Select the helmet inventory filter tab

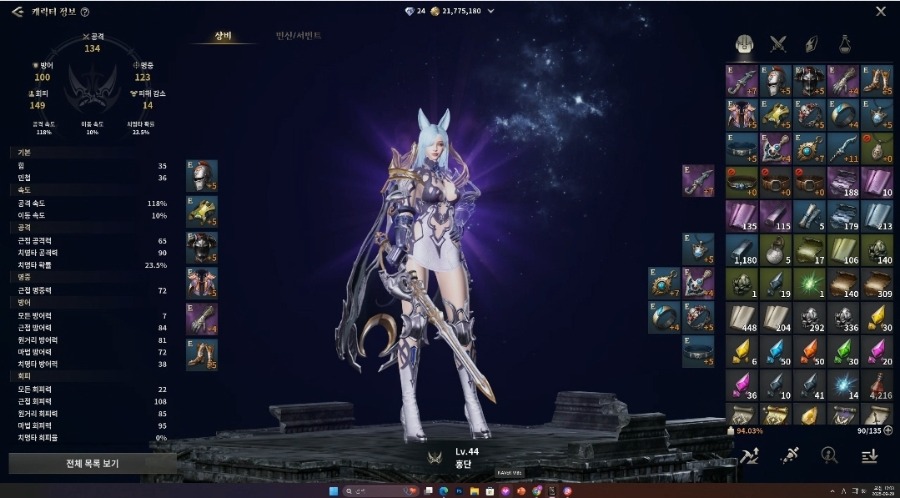coord(744,43)
